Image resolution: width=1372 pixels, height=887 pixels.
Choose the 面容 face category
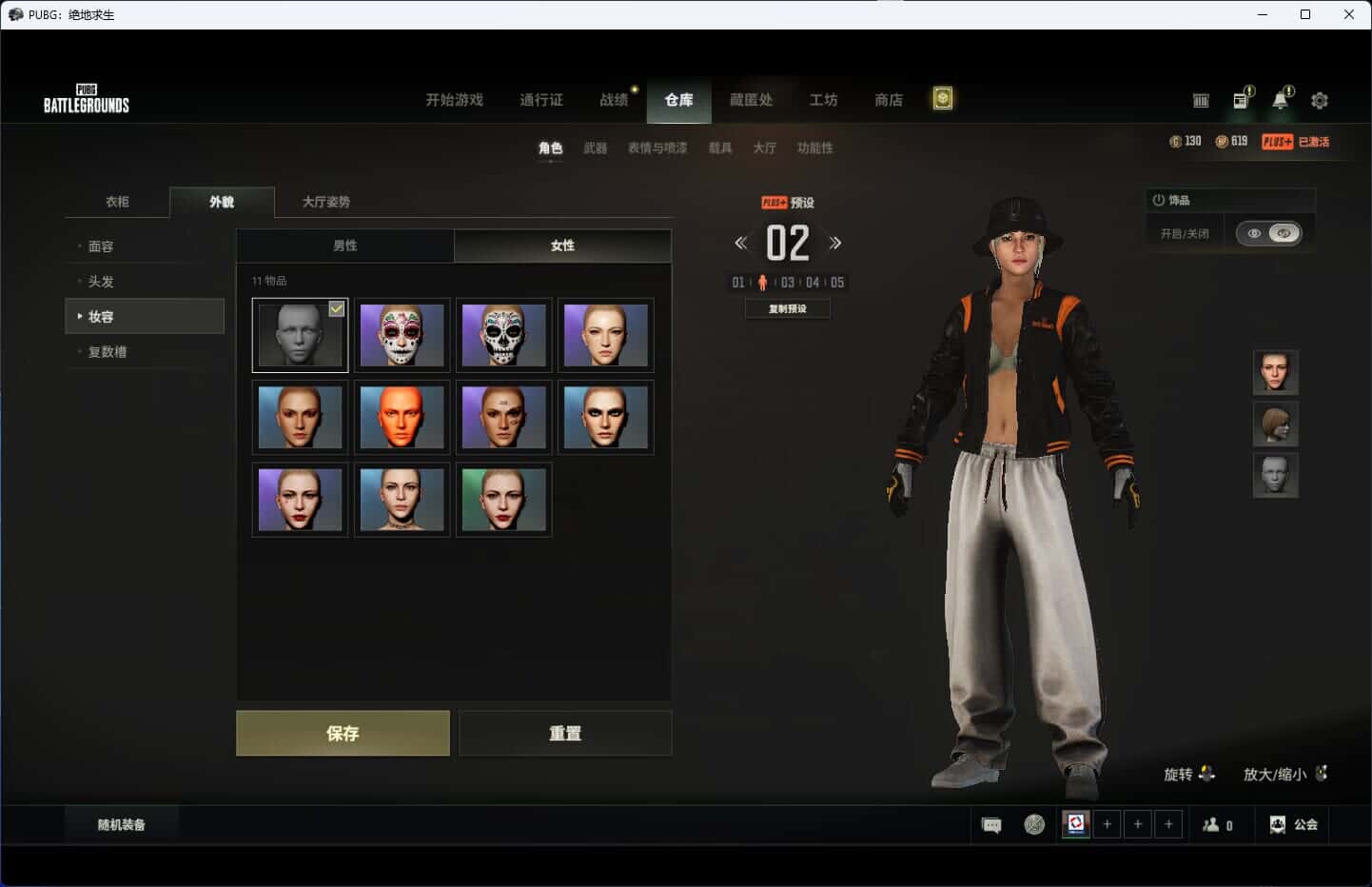(x=101, y=246)
